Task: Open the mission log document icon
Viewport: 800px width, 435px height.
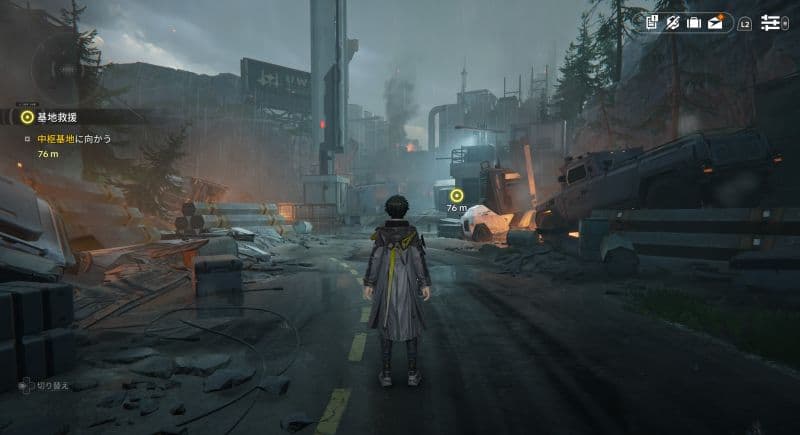Action: pos(652,22)
